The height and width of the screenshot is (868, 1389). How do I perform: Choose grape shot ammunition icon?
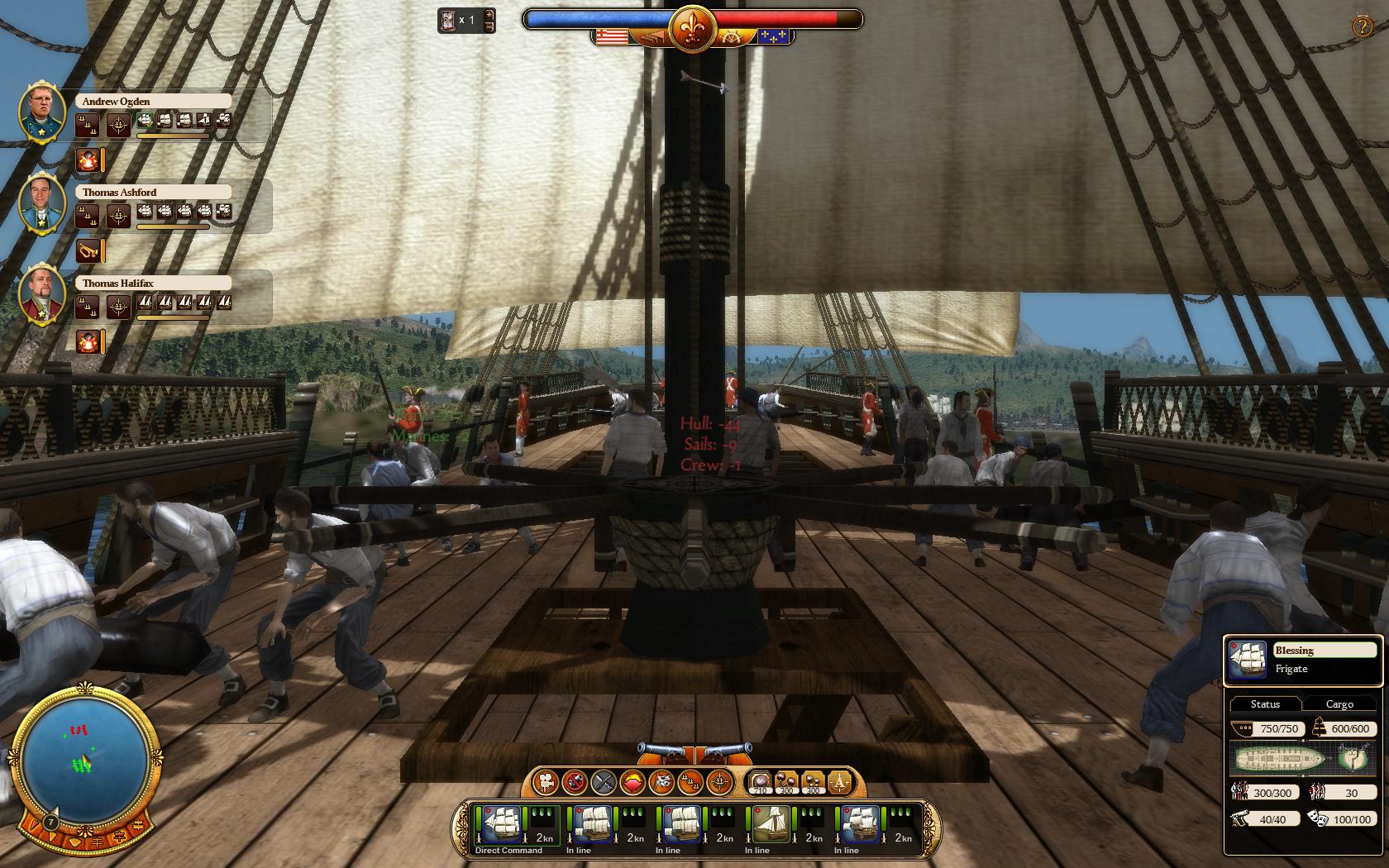[814, 781]
